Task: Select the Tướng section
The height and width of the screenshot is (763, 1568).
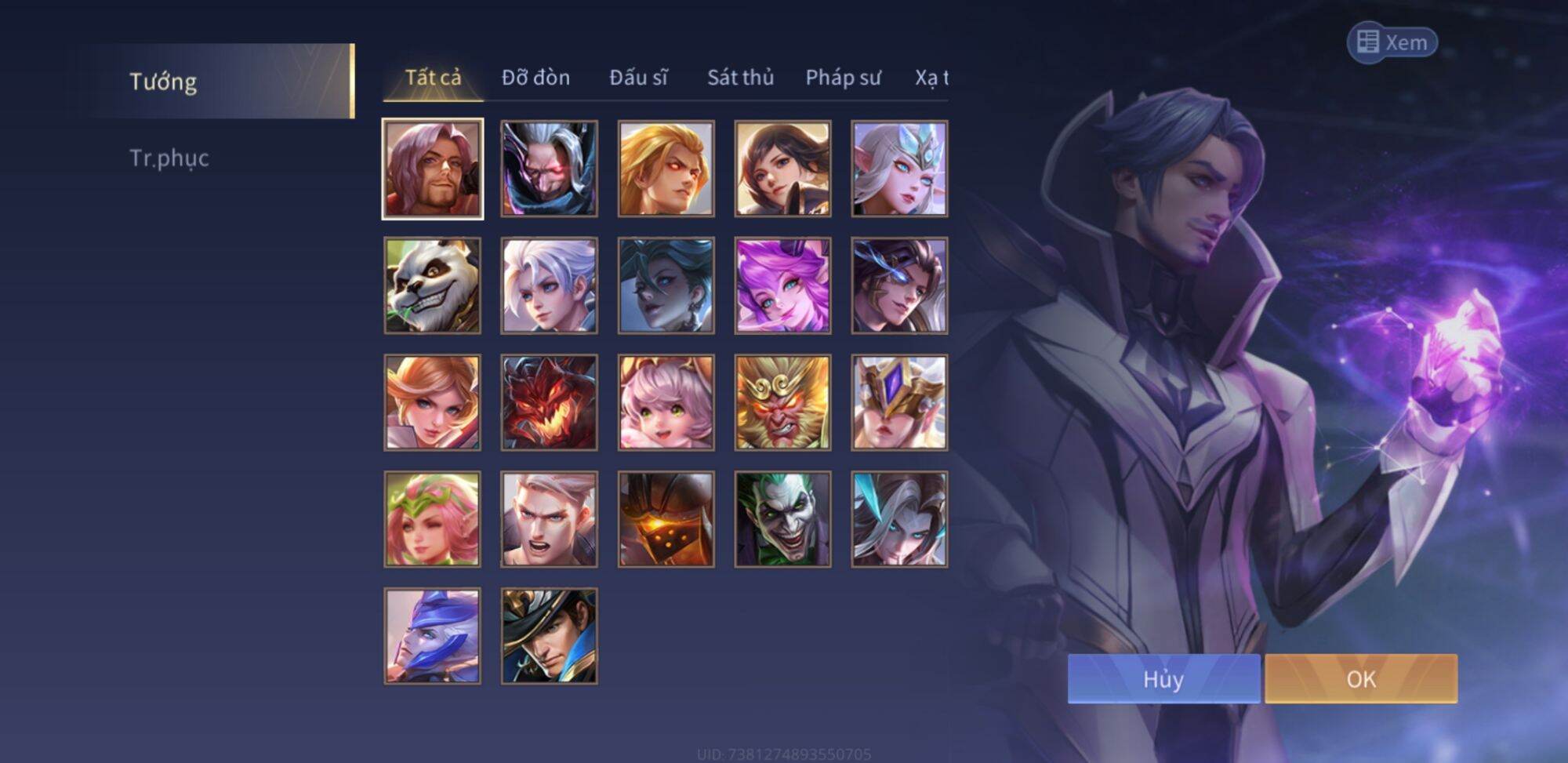Action: [x=163, y=82]
